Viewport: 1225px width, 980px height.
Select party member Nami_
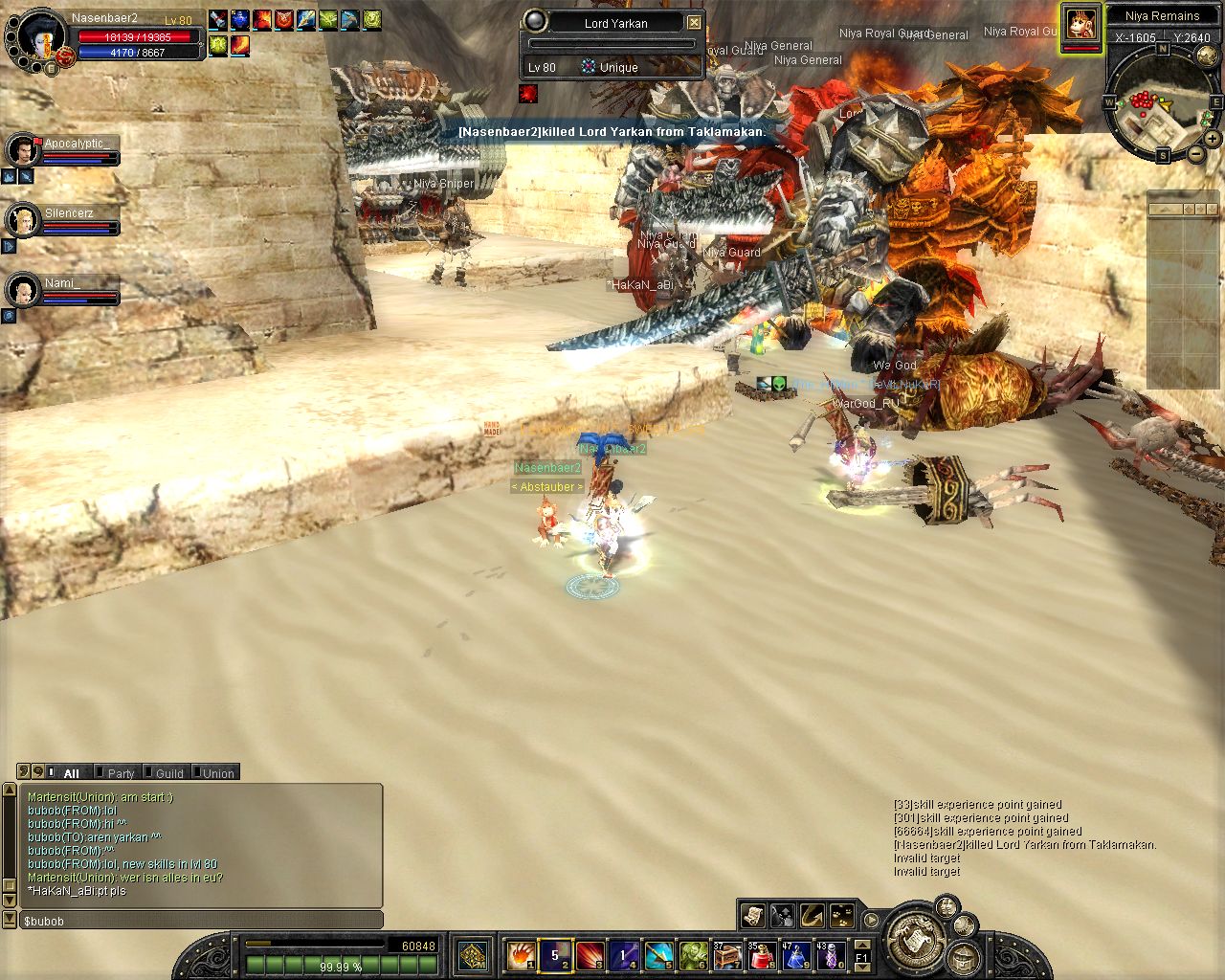[23, 289]
